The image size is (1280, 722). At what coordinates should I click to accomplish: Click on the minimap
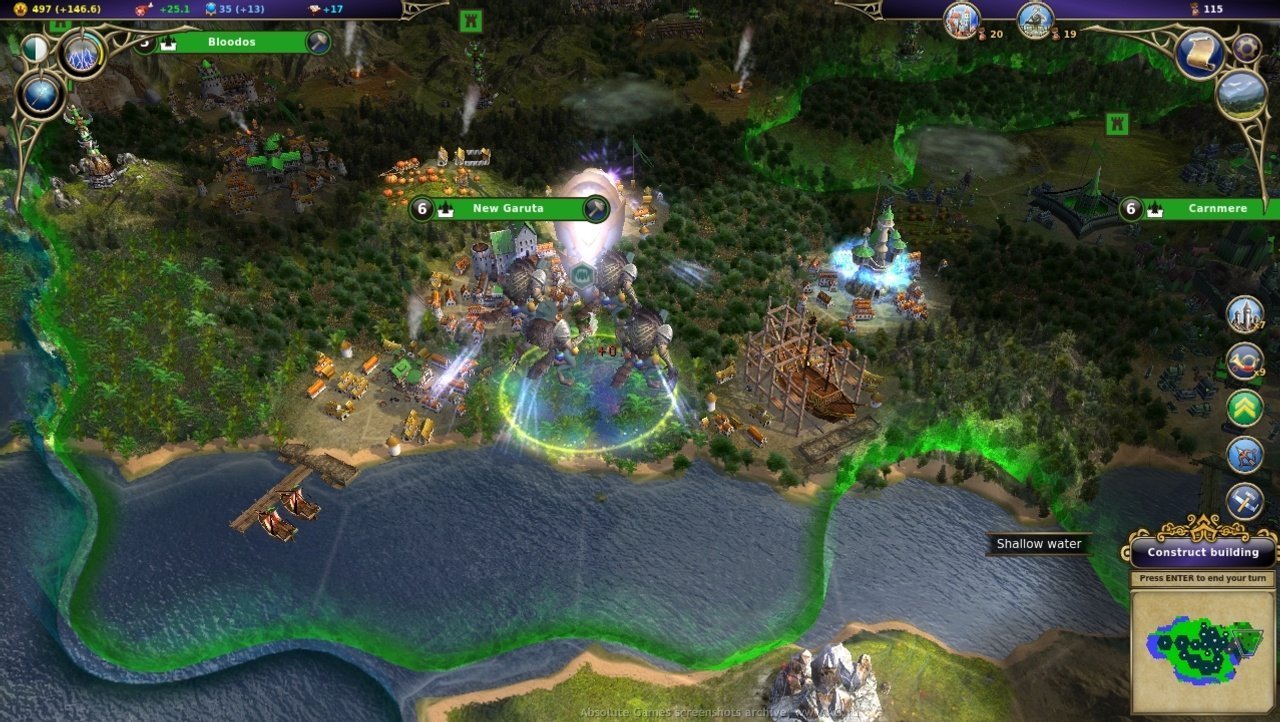(x=1204, y=651)
